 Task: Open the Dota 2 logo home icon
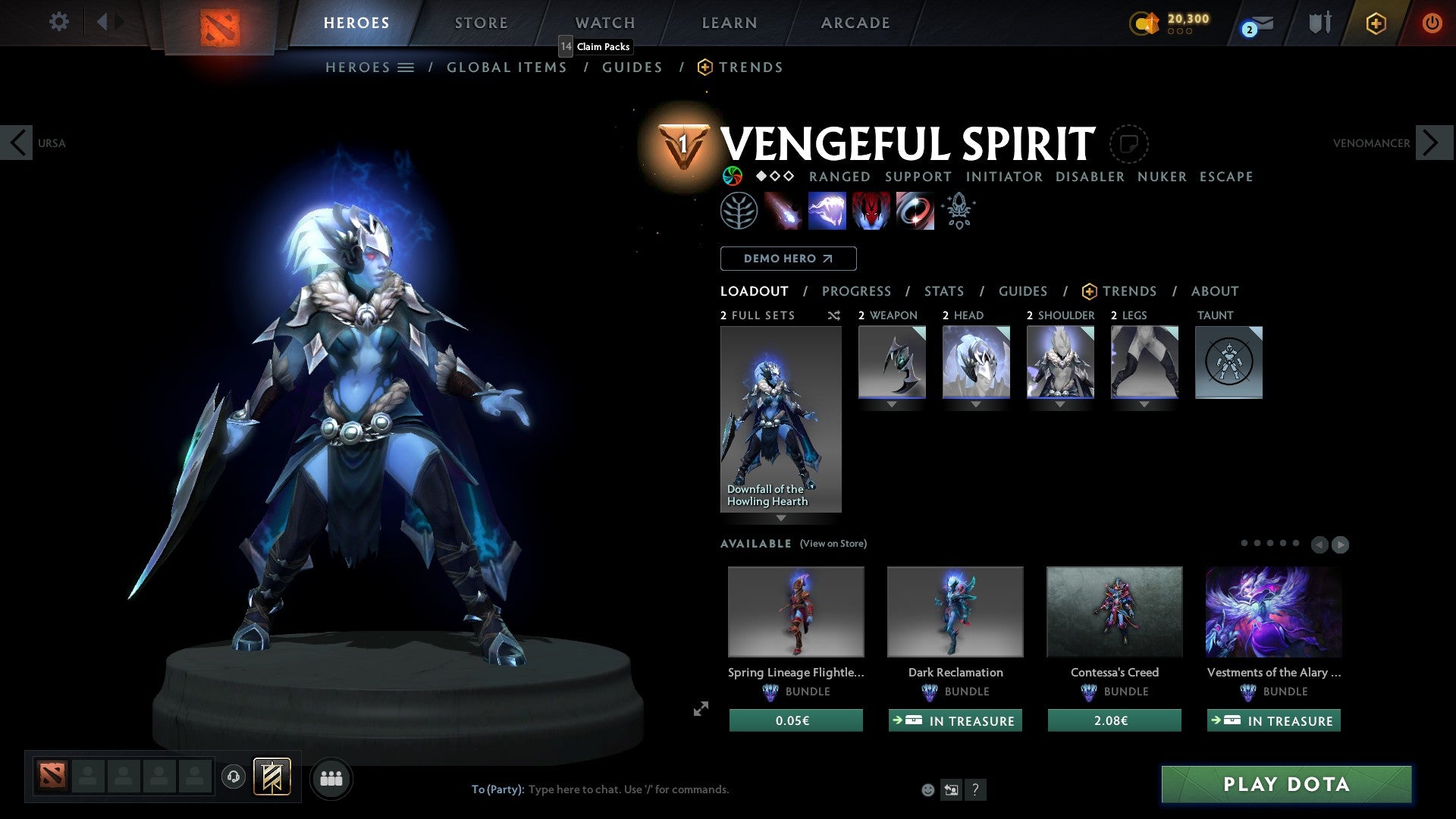[219, 22]
